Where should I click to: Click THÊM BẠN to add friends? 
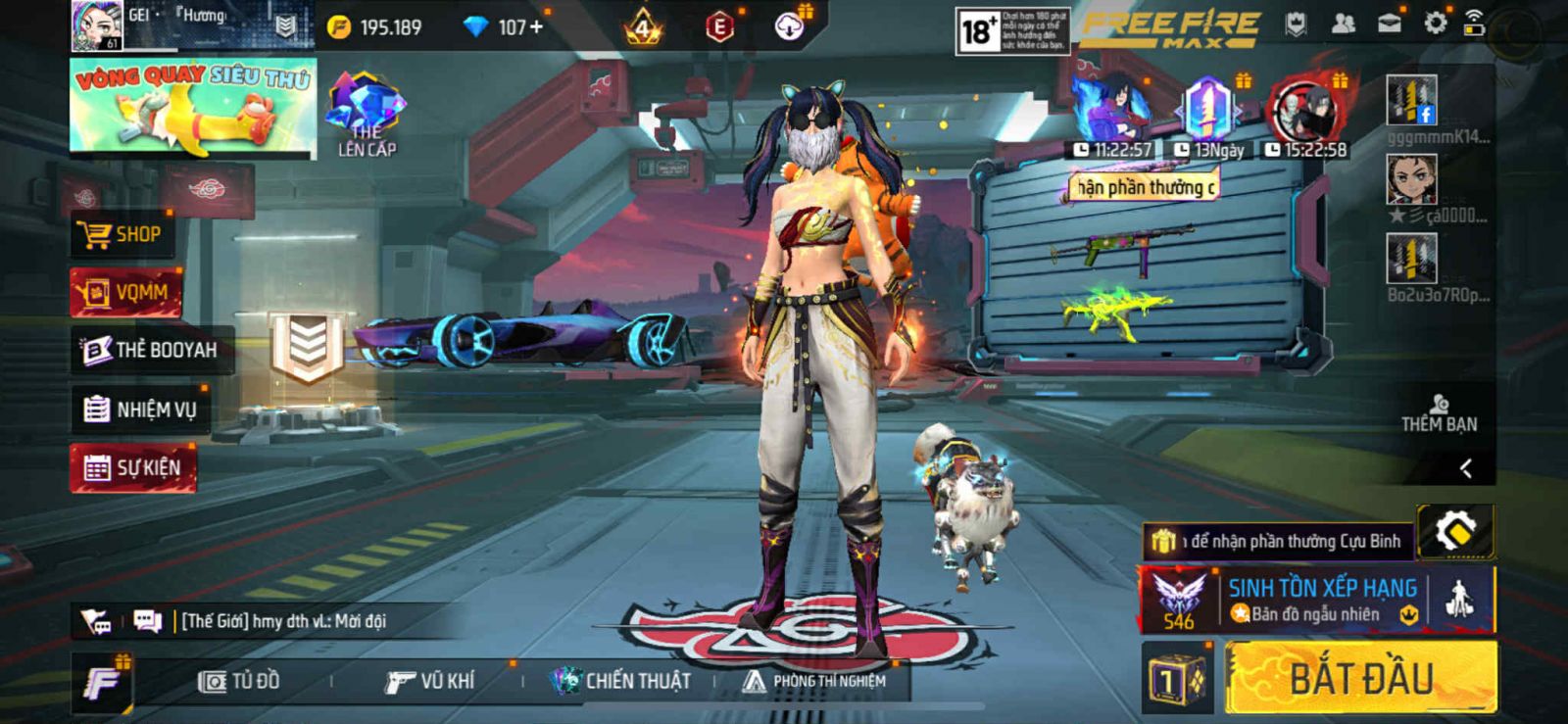click(1439, 413)
